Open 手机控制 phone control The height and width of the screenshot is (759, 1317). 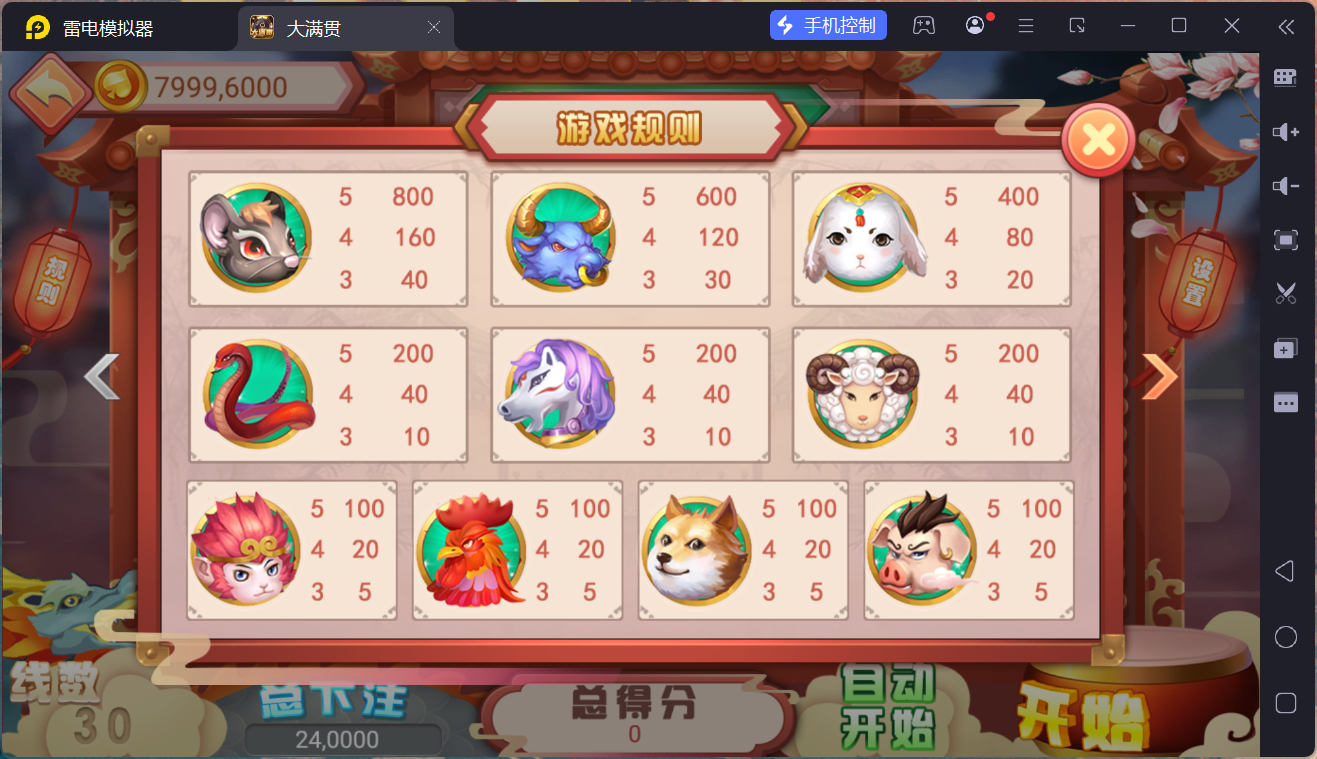[x=827, y=24]
